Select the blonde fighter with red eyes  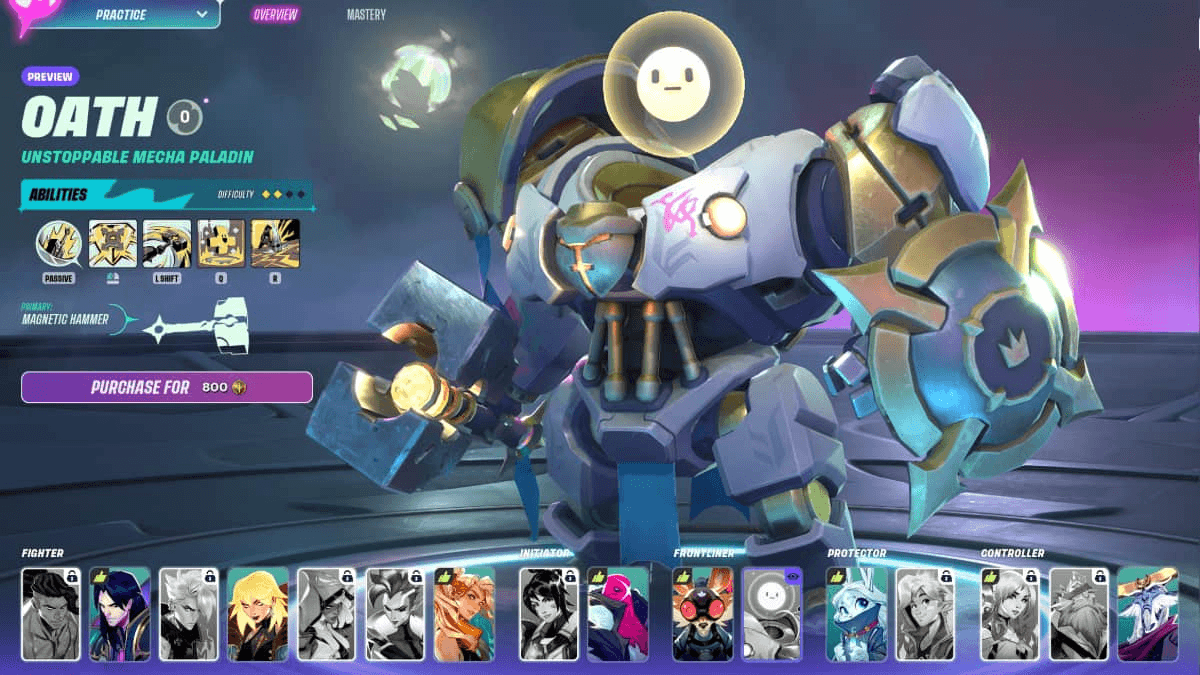coord(258,614)
